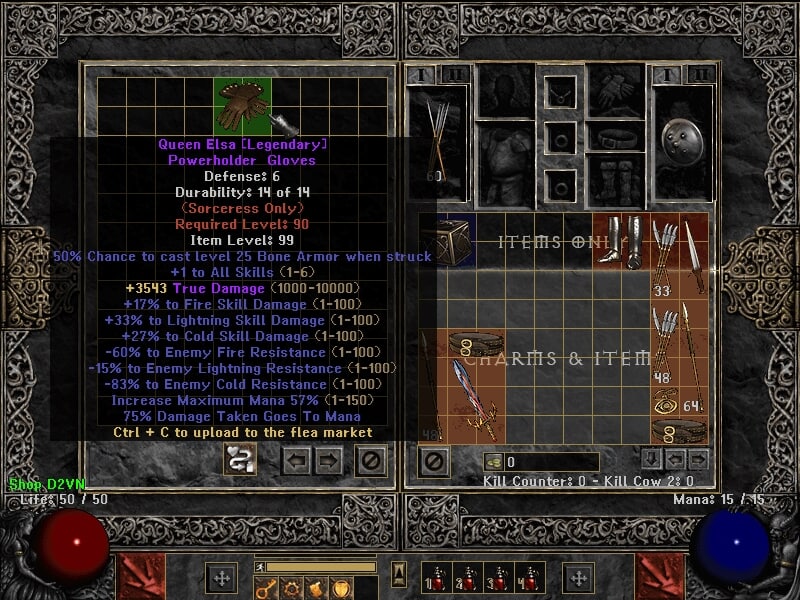Screen dimensions: 800x600
Task: Select the dagger in the inventory grid
Action: (694, 255)
